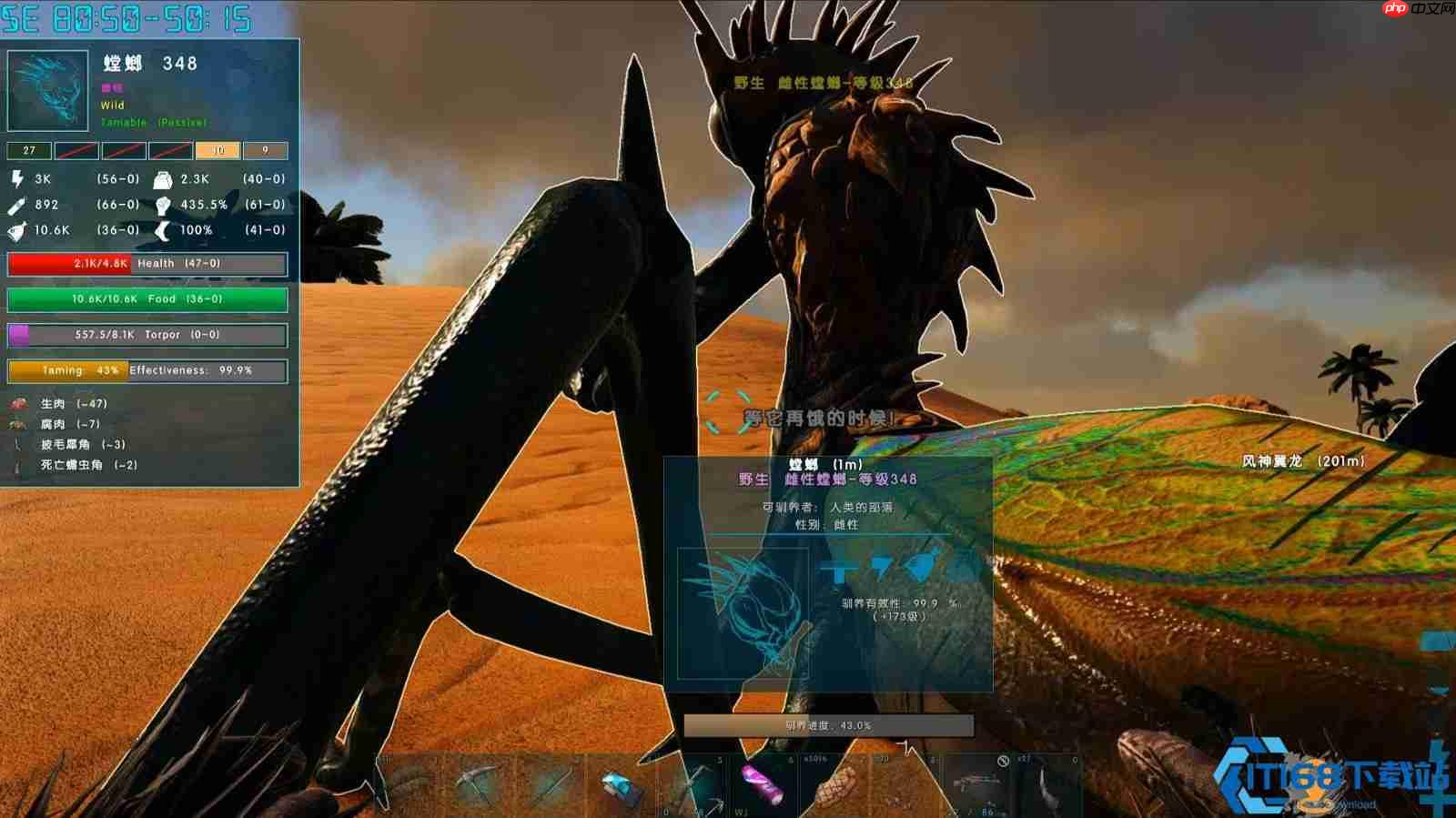Open the php中文网 watermark link
This screenshot has width=1456, height=818.
tap(1418, 9)
